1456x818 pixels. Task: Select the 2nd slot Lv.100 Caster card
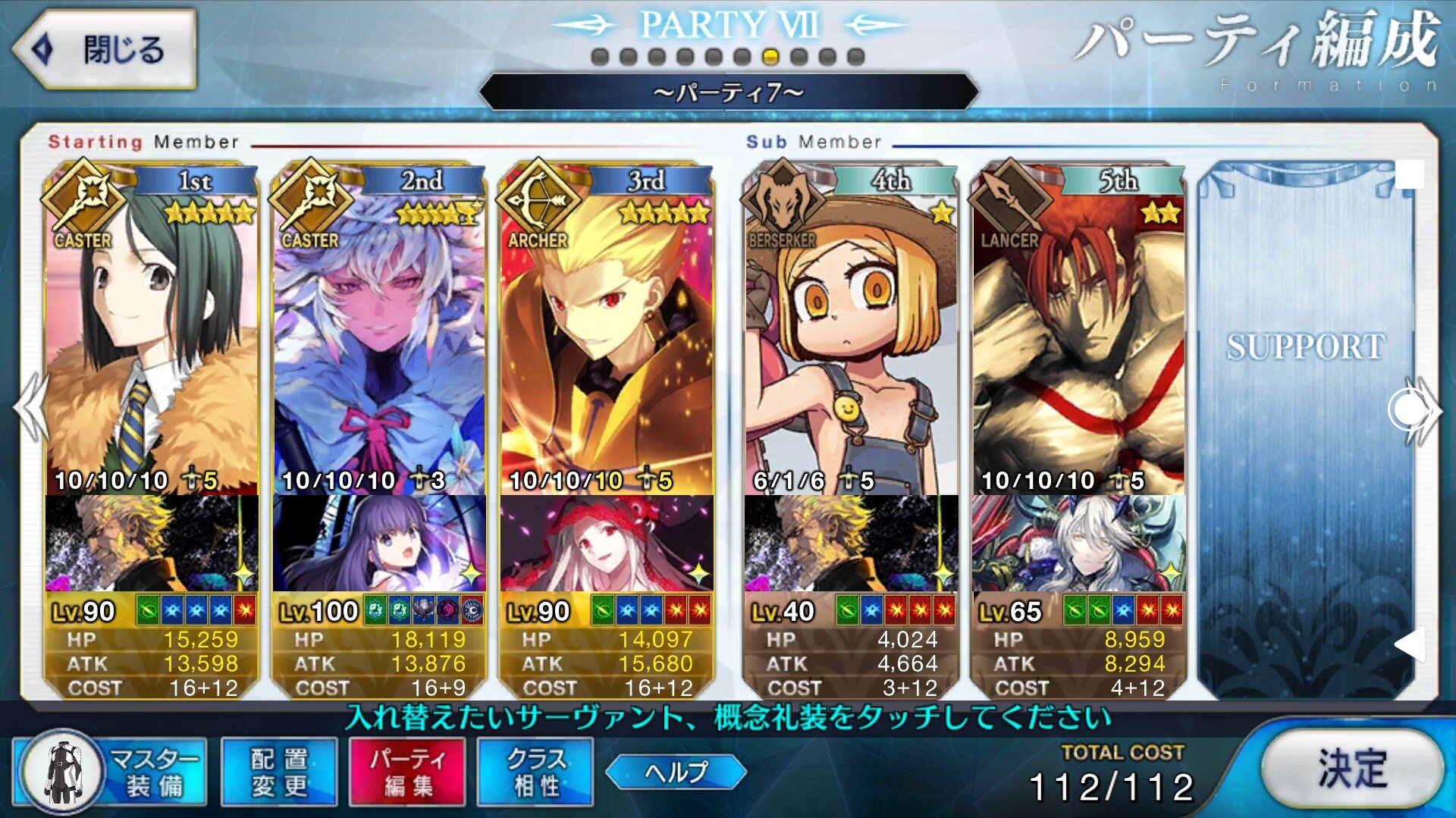tap(379, 334)
